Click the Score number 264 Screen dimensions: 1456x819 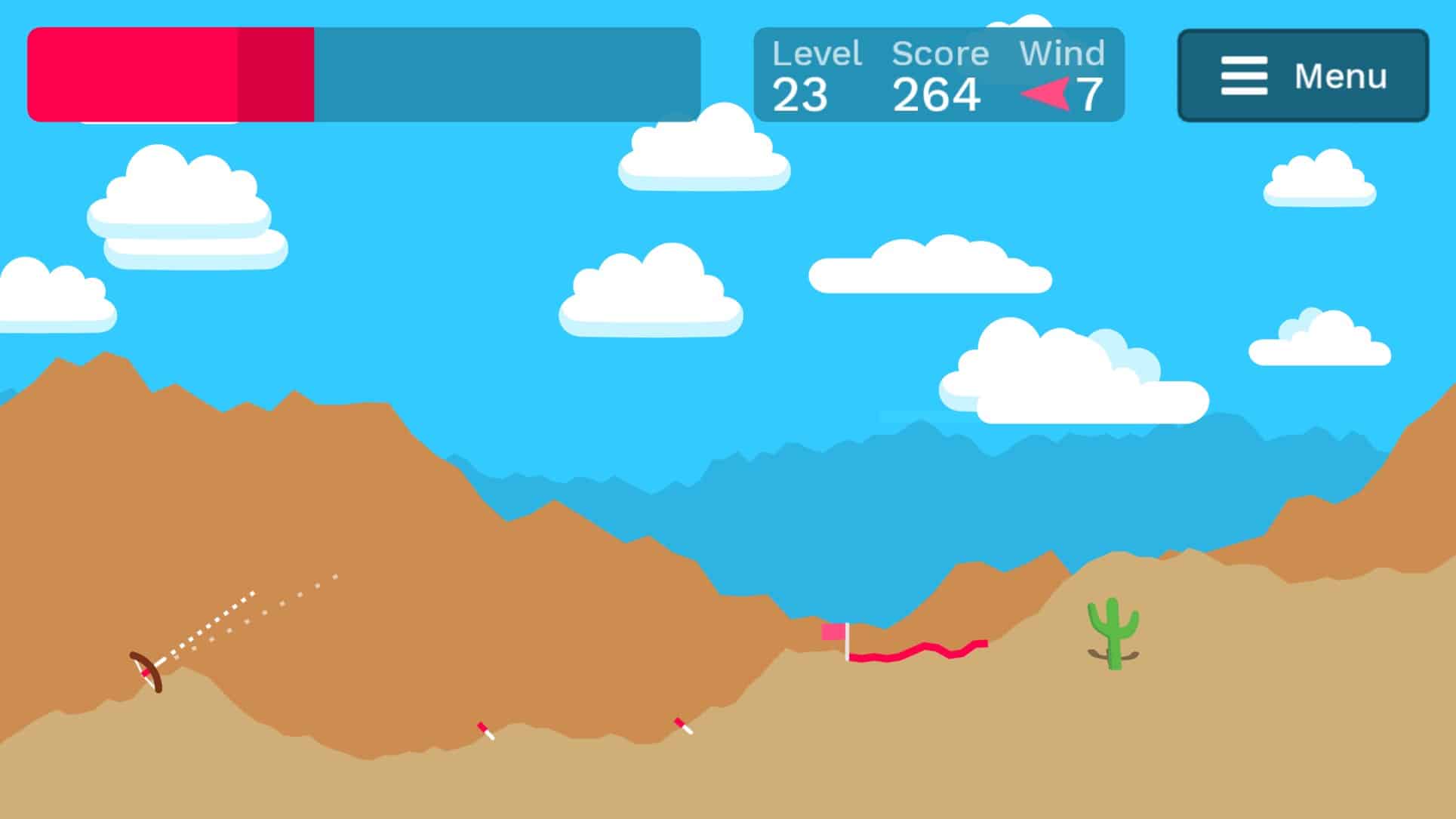(x=936, y=95)
